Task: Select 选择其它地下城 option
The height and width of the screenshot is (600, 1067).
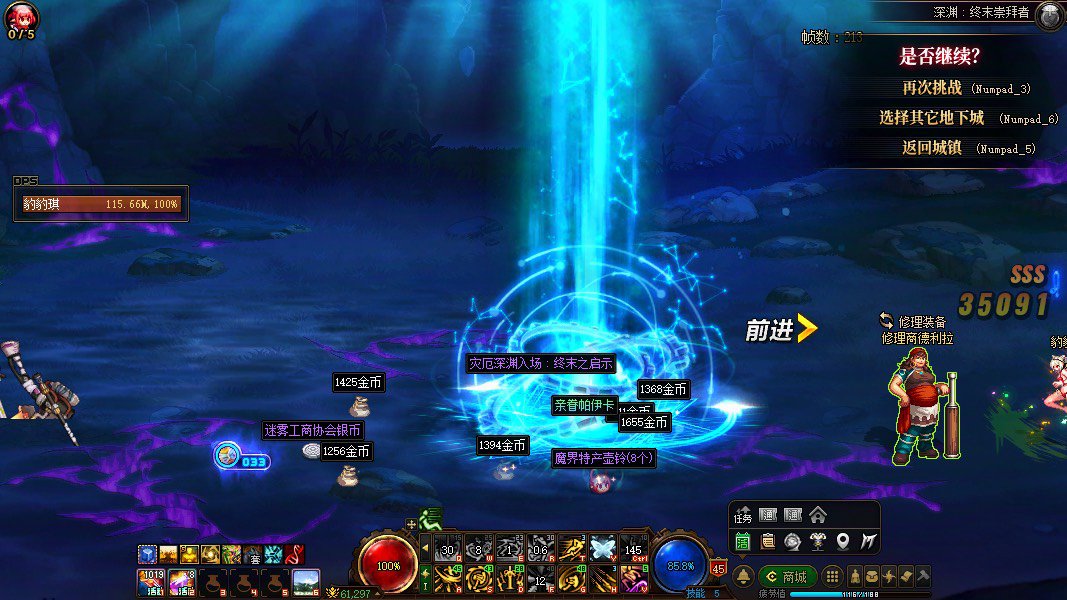Action: (x=932, y=118)
